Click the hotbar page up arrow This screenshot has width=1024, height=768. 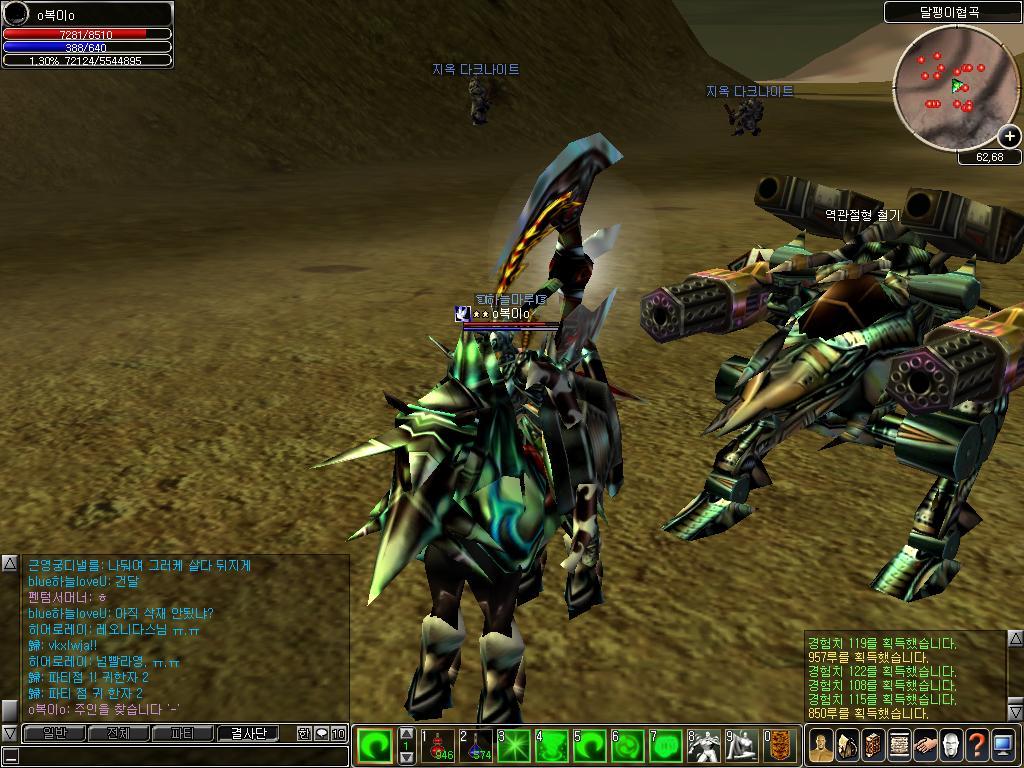pos(407,733)
